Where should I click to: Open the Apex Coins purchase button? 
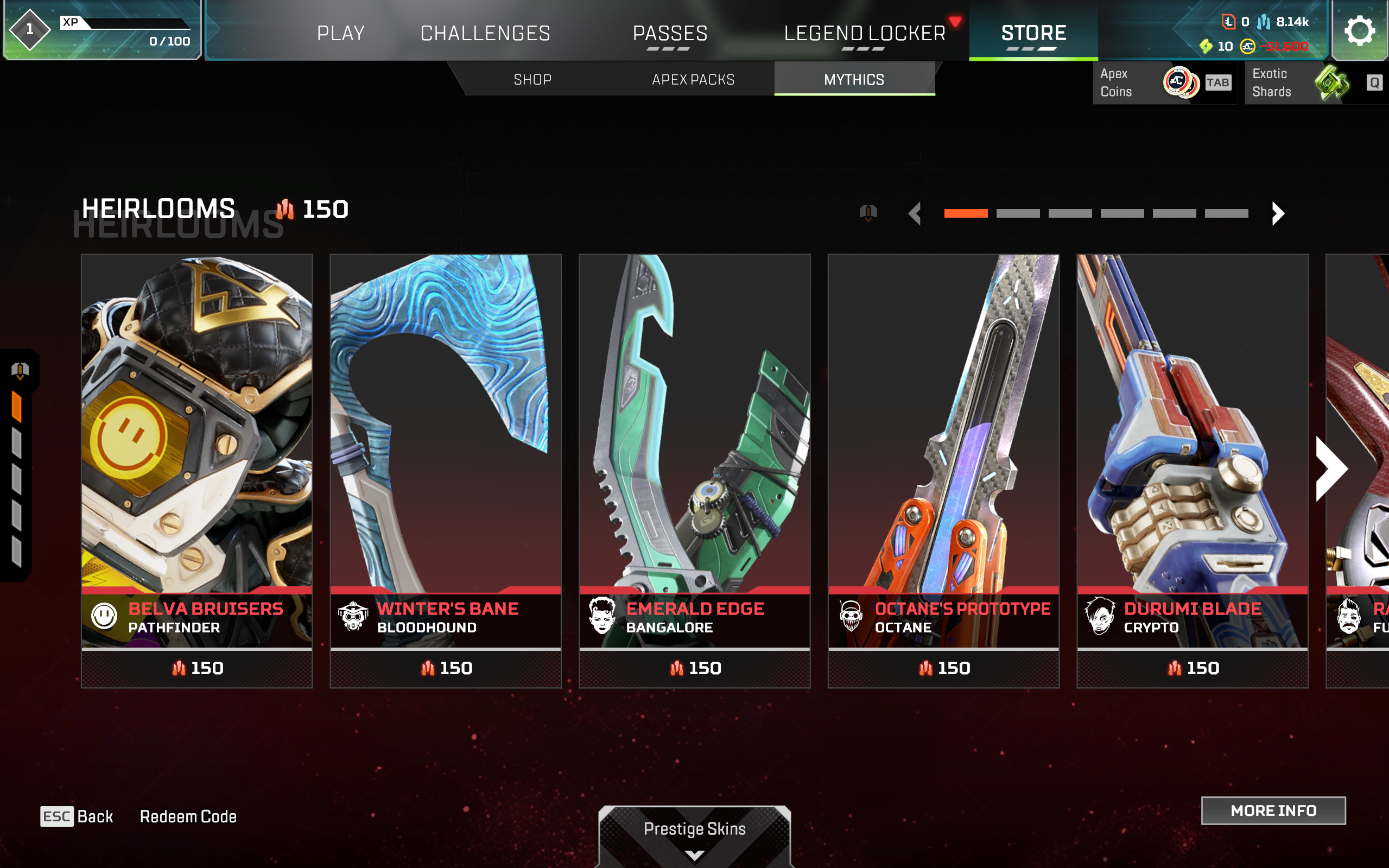(x=1165, y=83)
